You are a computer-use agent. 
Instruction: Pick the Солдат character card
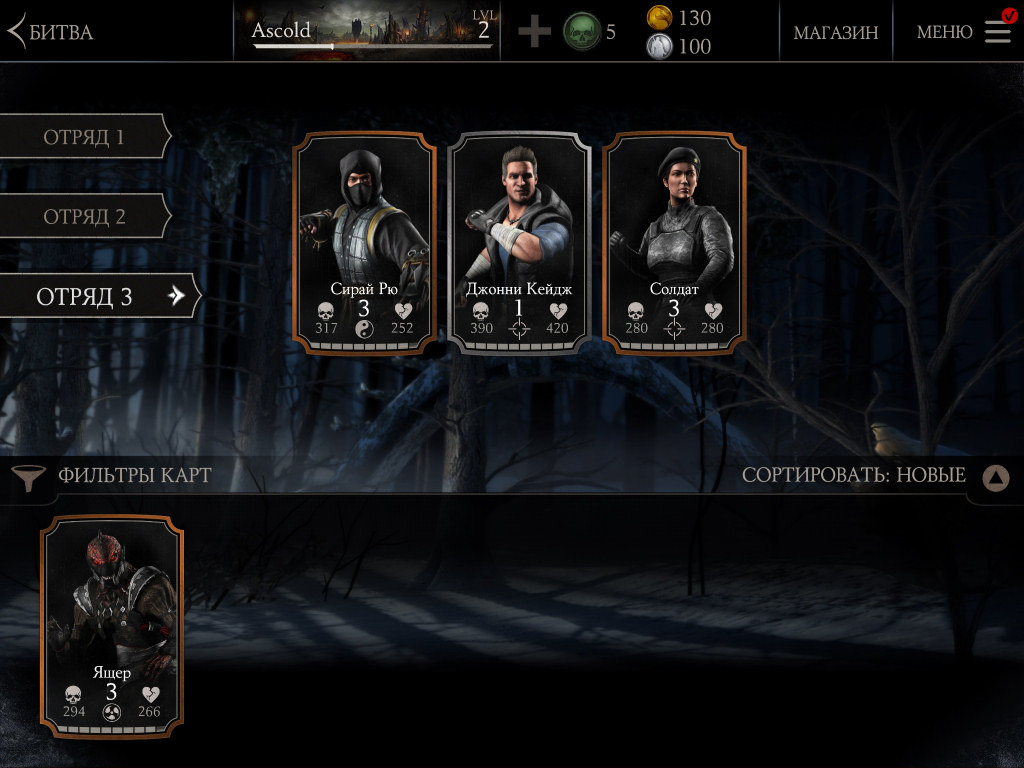(x=674, y=243)
